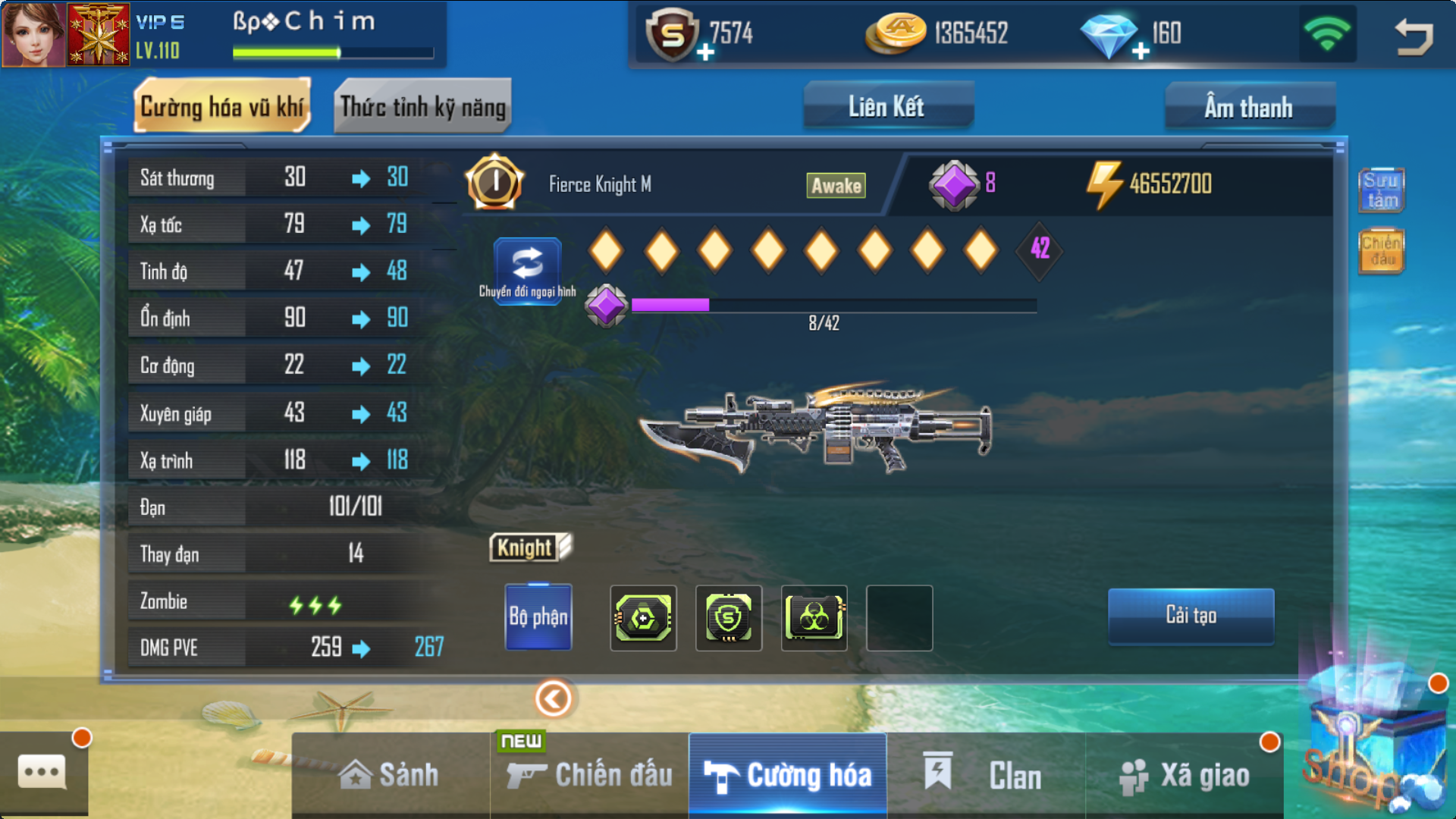The image size is (1456, 819).
Task: Buy more diamonds with the plus
Action: tap(1141, 52)
